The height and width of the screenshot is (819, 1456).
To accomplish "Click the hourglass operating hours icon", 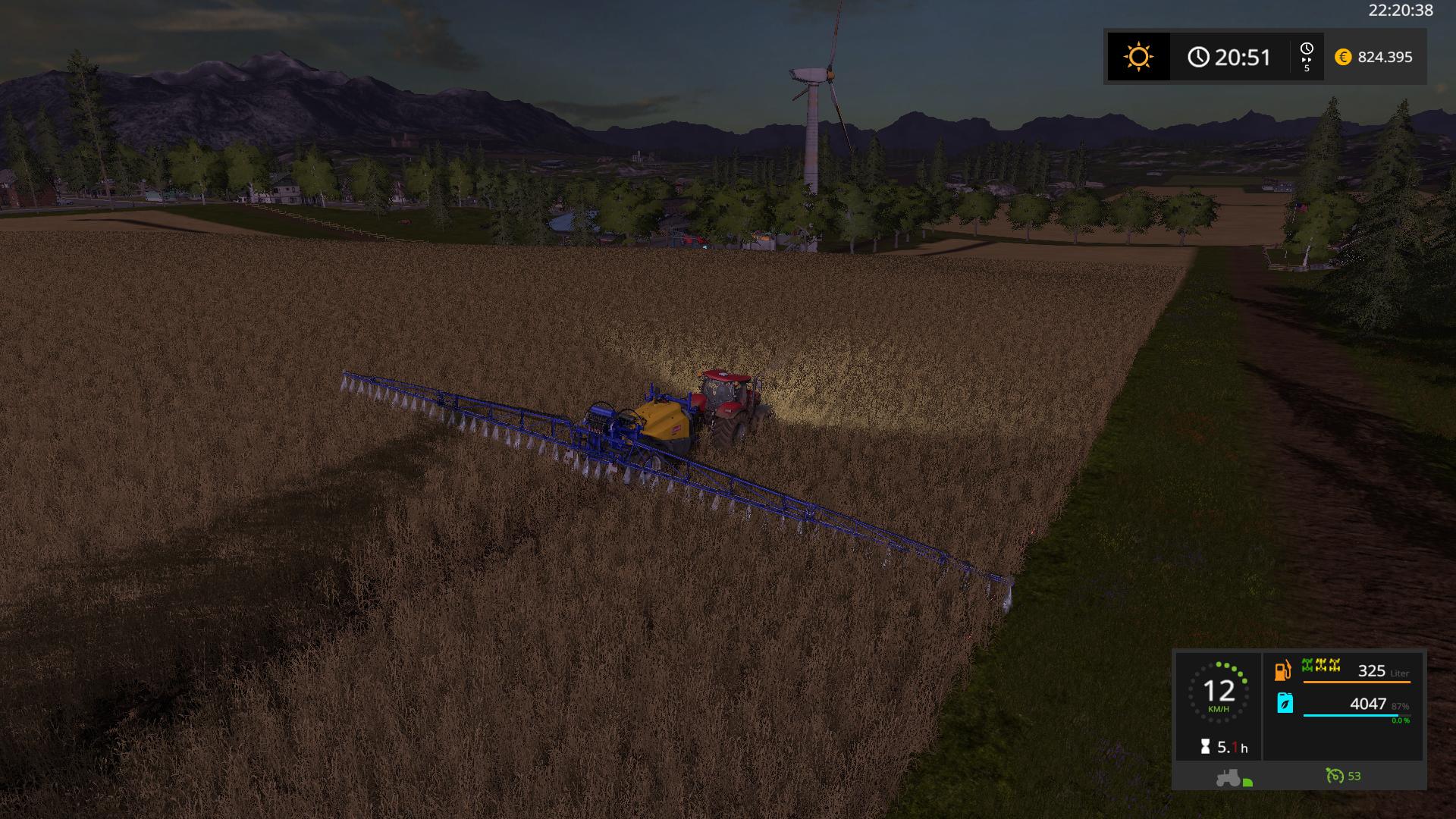I will pos(1205,747).
